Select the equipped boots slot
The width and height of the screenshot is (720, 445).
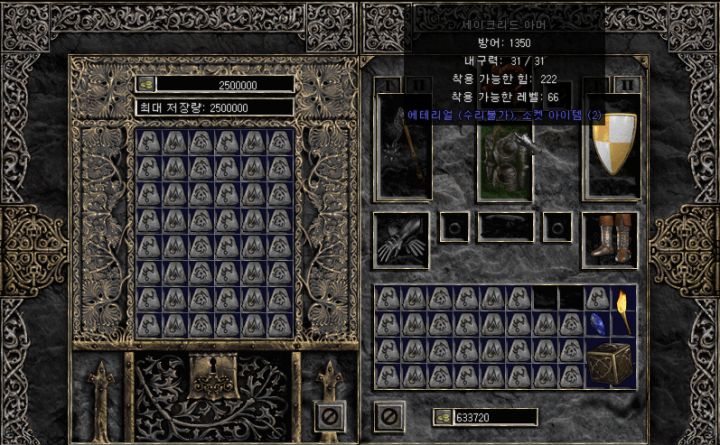pos(610,238)
